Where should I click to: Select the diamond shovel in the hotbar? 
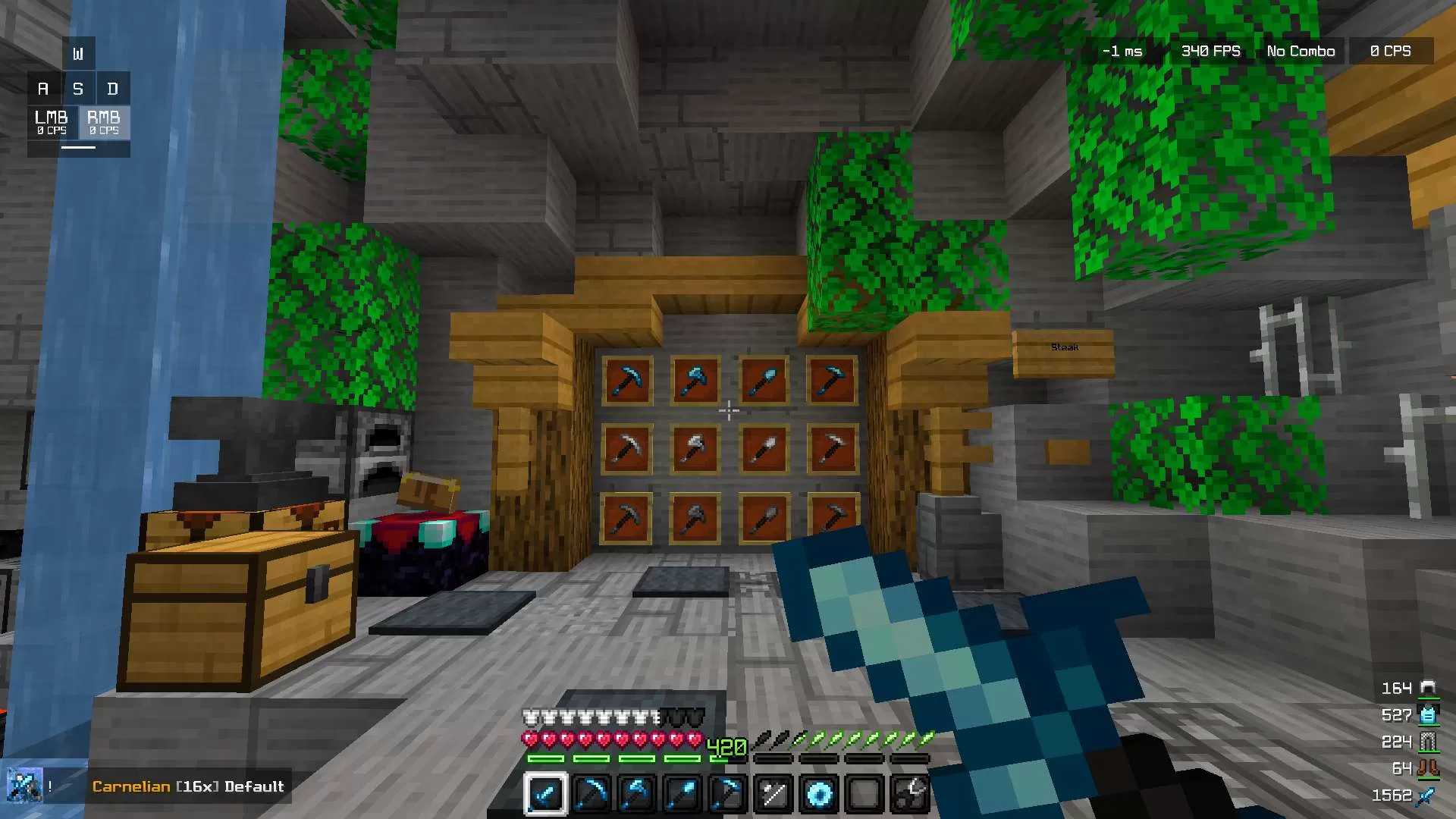(x=682, y=794)
